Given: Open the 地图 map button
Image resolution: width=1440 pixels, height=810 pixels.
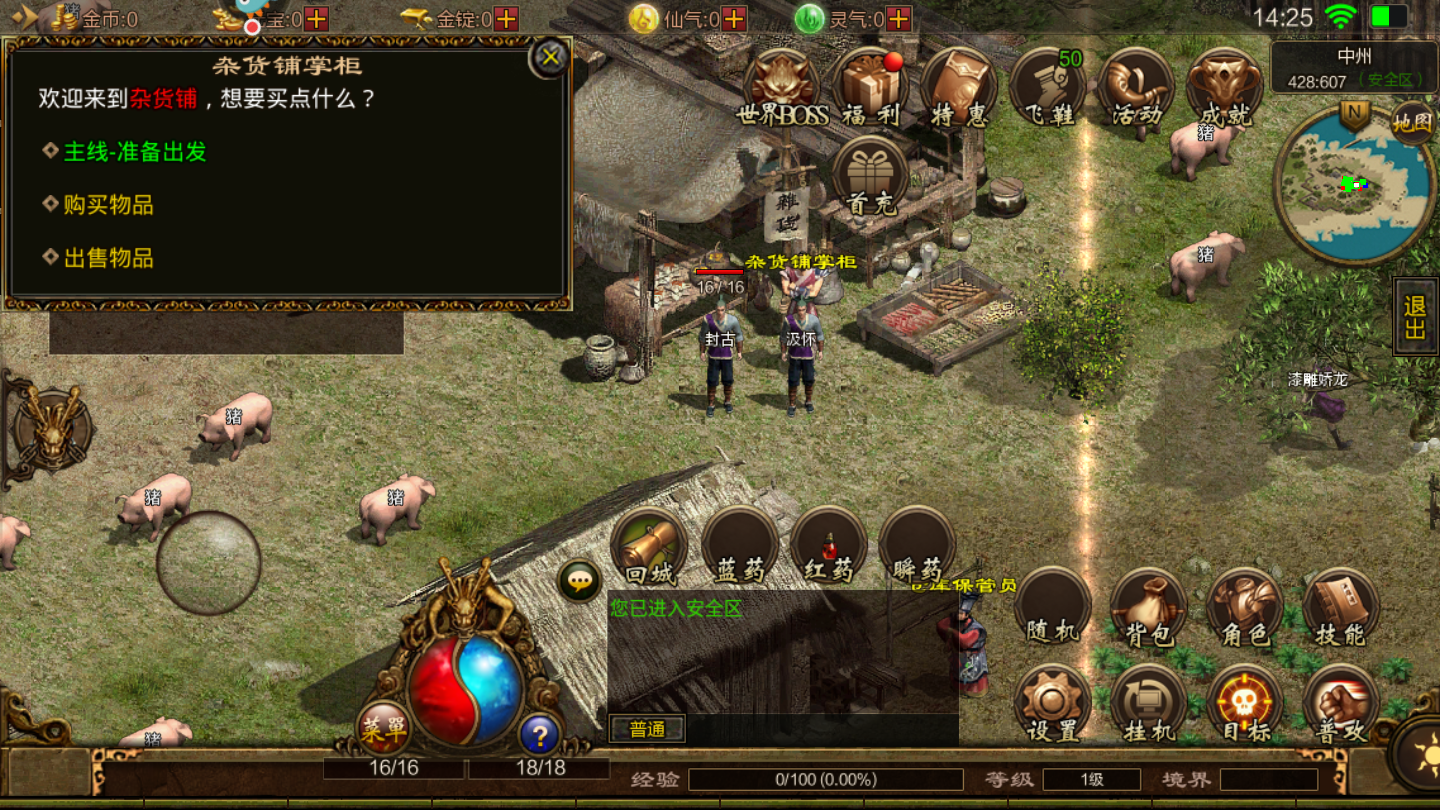Looking at the screenshot, I should point(1412,123).
